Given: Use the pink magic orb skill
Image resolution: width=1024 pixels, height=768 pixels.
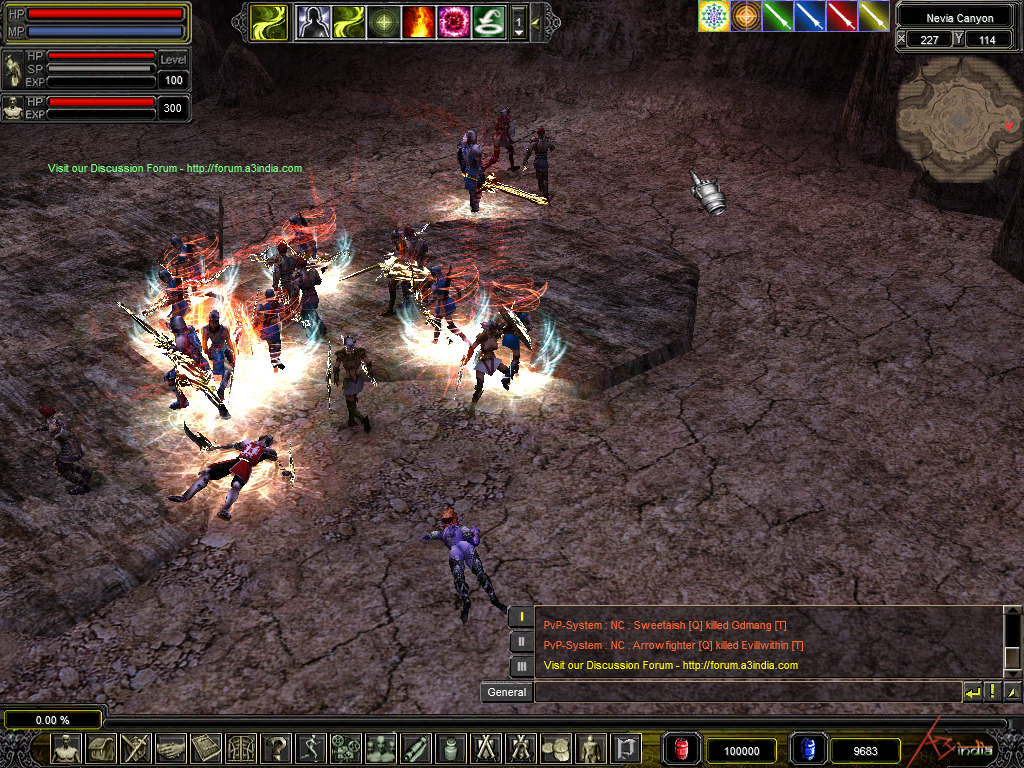Looking at the screenshot, I should tap(453, 21).
